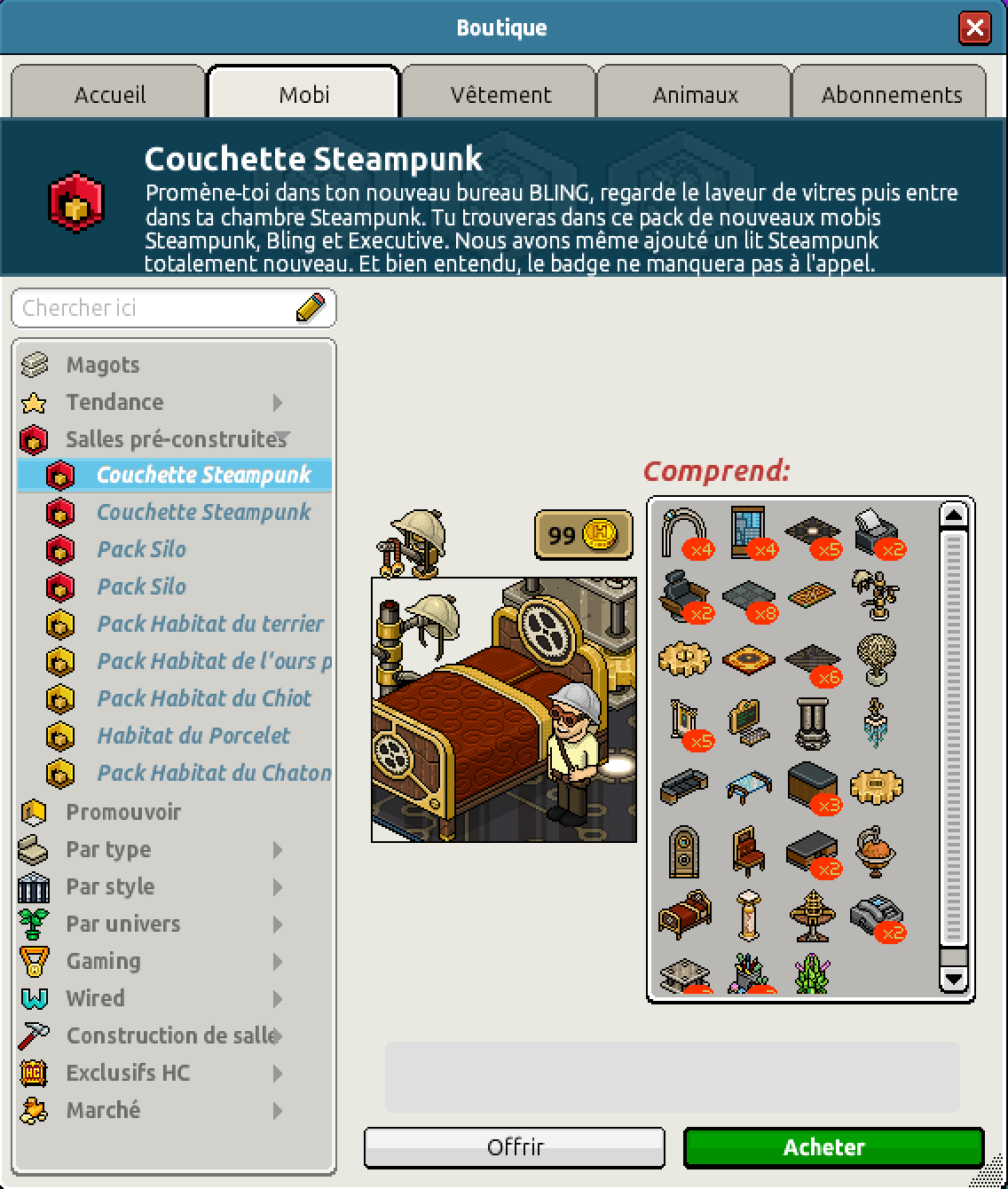Expand the Par style category
Screen dimensions: 1008x1189
pyautogui.click(x=110, y=886)
